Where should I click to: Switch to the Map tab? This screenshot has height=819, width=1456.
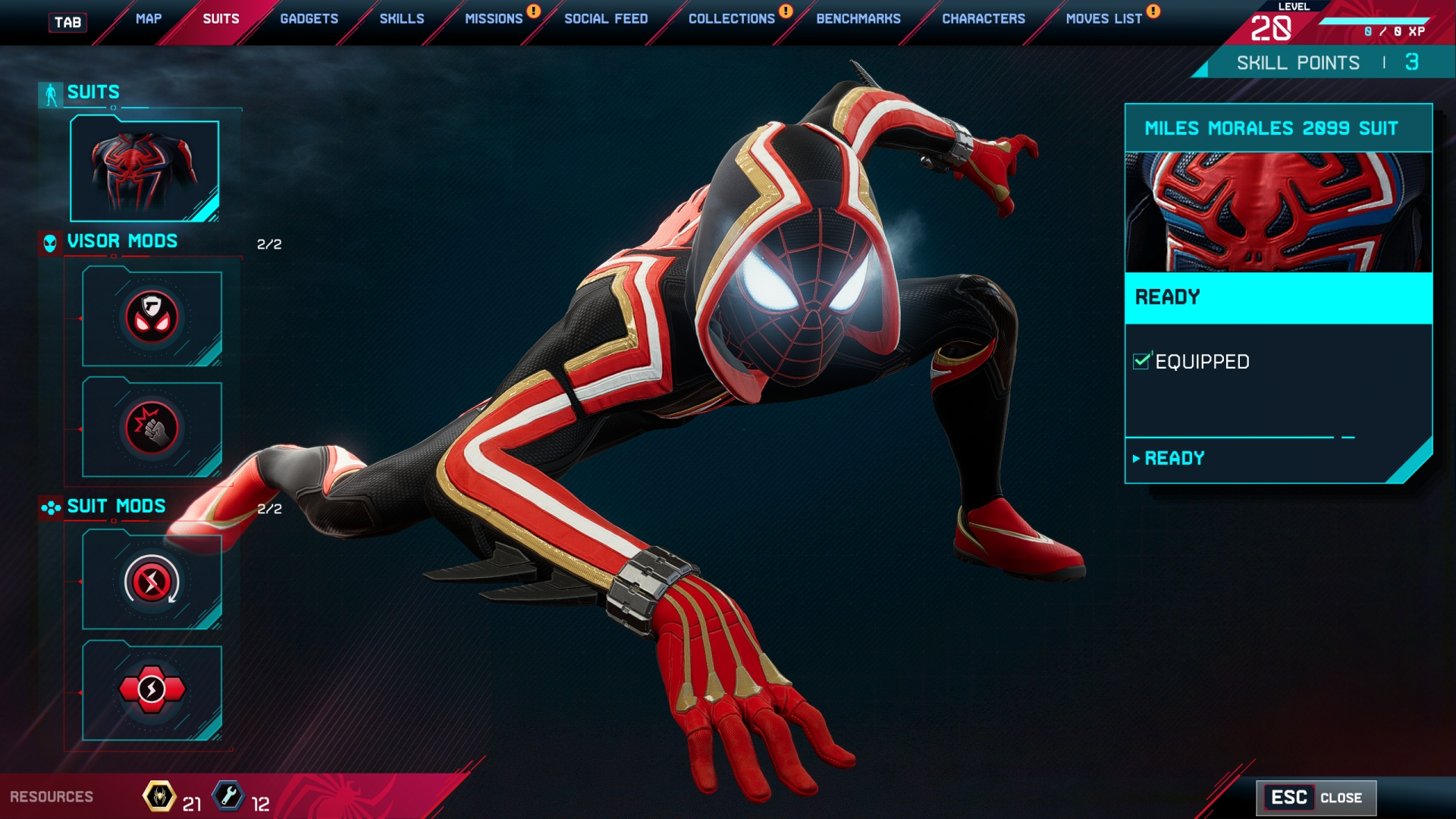tap(149, 19)
